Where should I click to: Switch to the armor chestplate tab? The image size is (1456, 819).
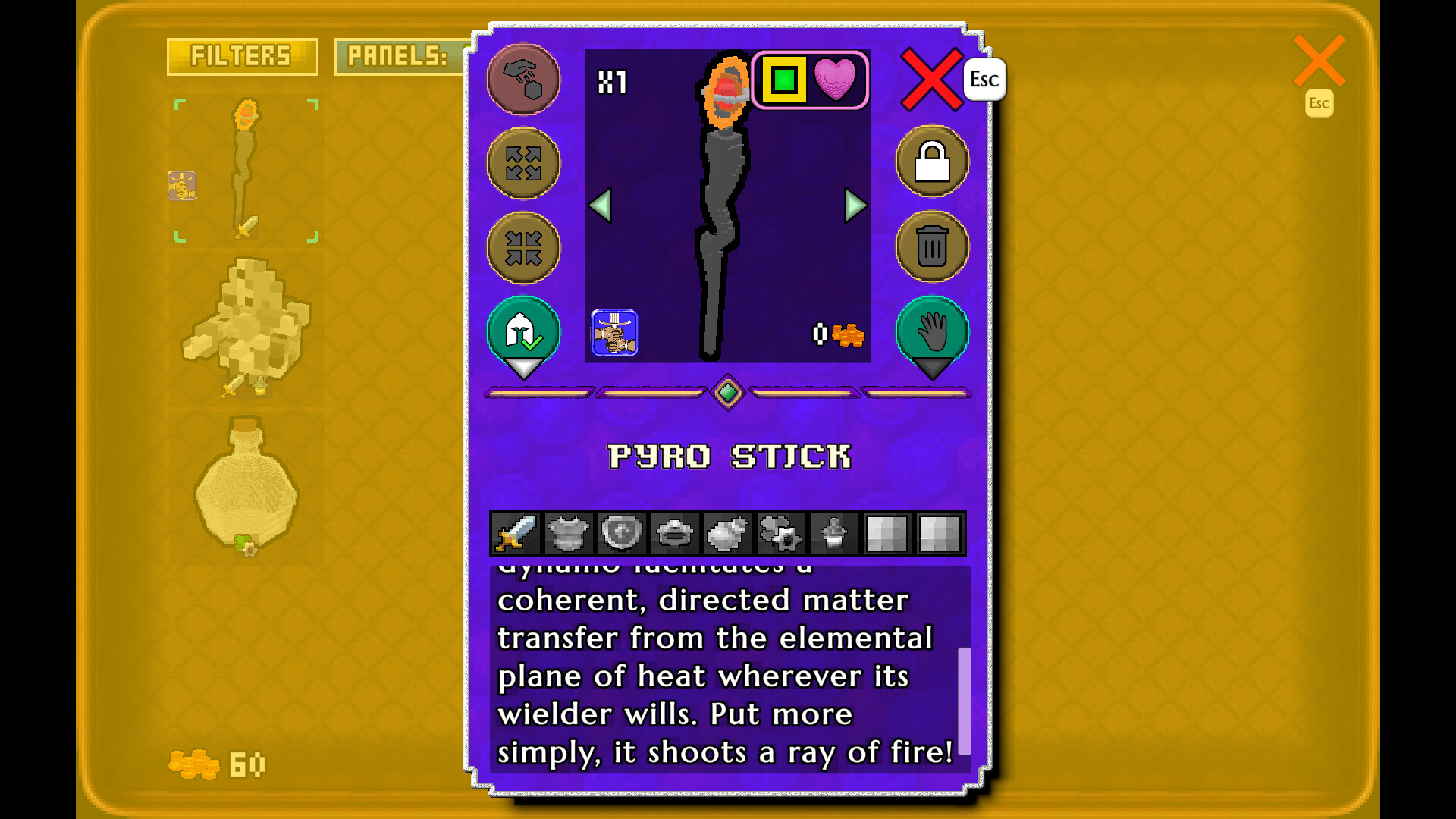pos(568,535)
